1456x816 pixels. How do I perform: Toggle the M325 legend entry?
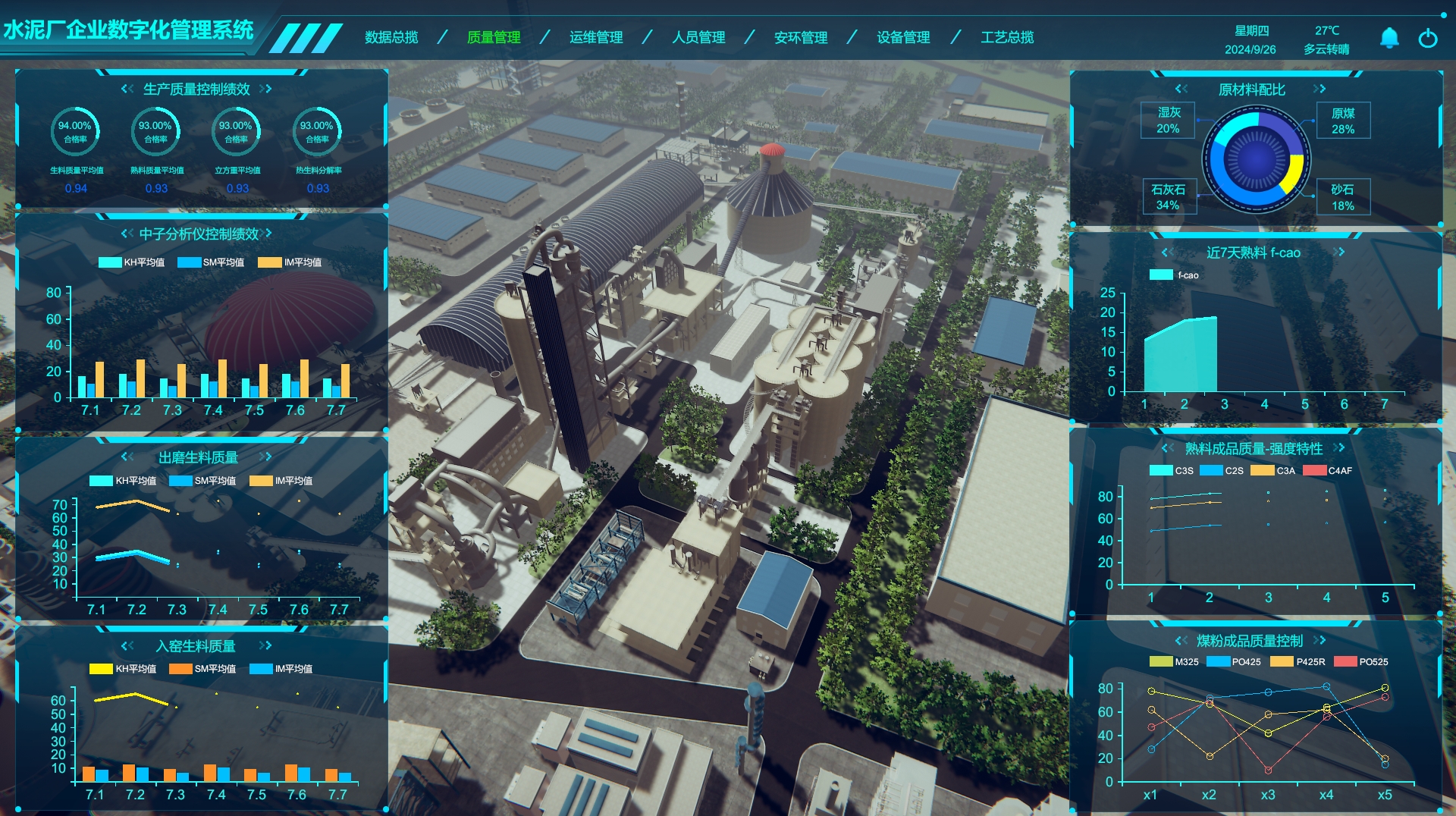1174,662
